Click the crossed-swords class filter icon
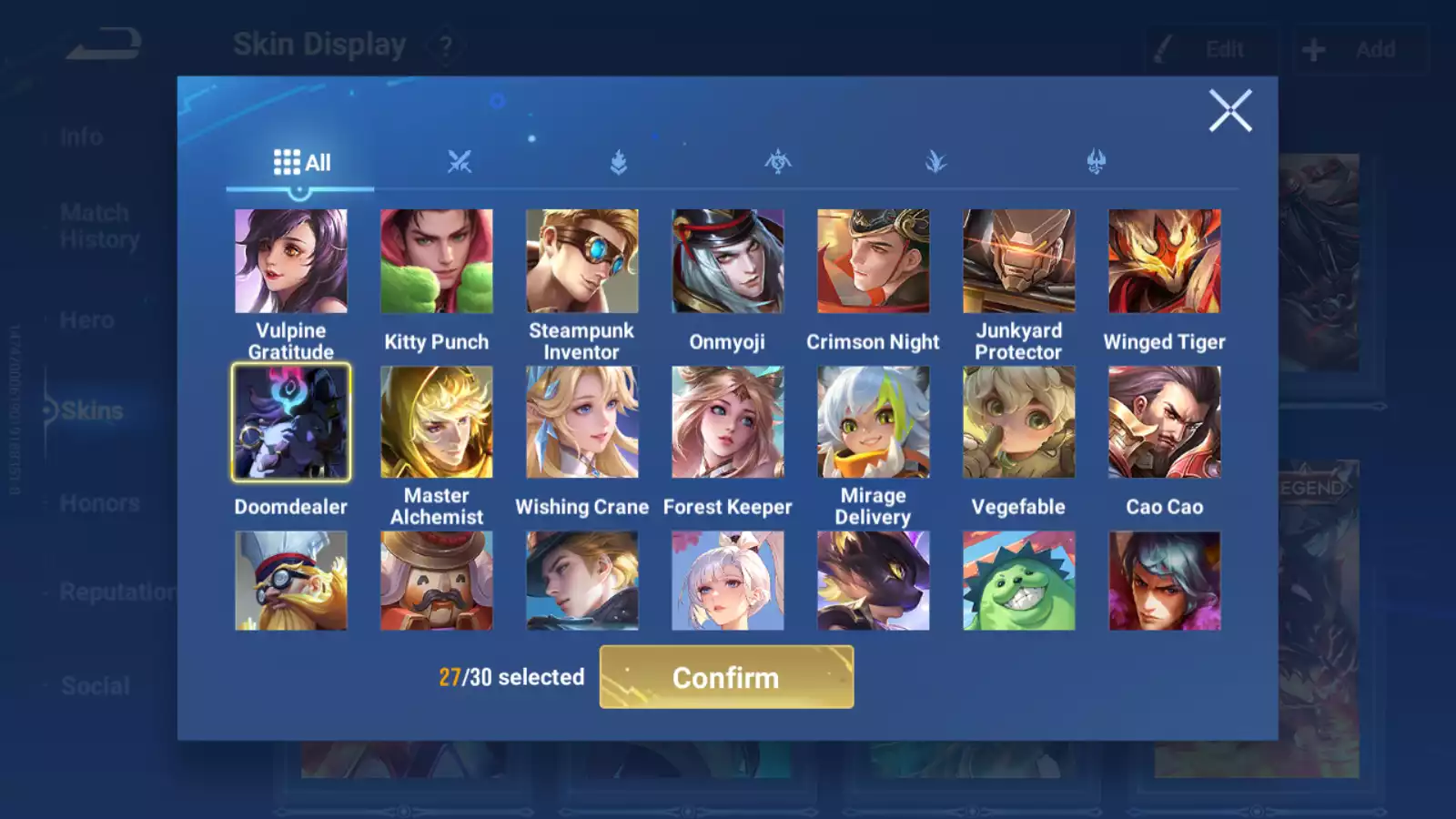Viewport: 1456px width, 819px height. [460, 163]
